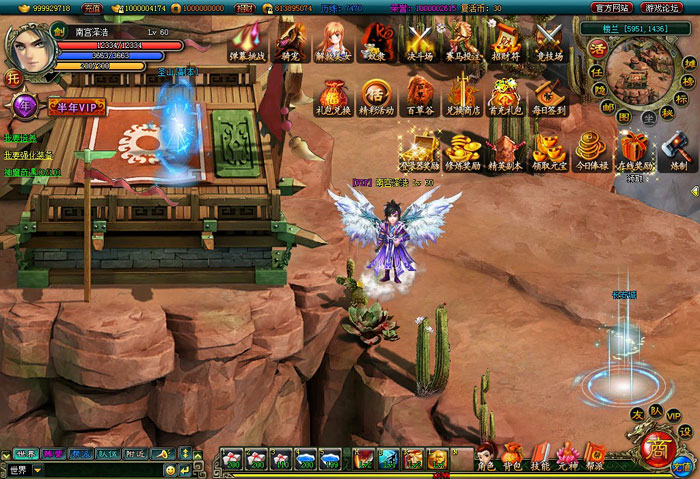This screenshot has width=700, height=479.
Task: Open the 商 shop round button
Action: tap(657, 449)
